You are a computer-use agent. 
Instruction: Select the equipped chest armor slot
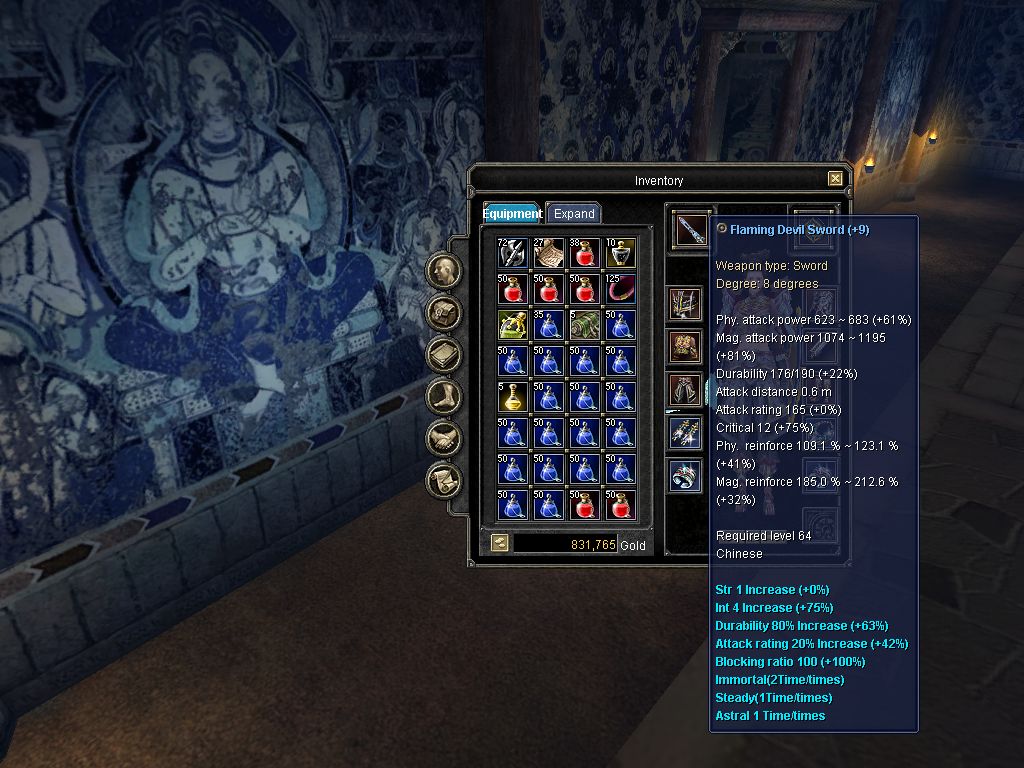pos(686,347)
